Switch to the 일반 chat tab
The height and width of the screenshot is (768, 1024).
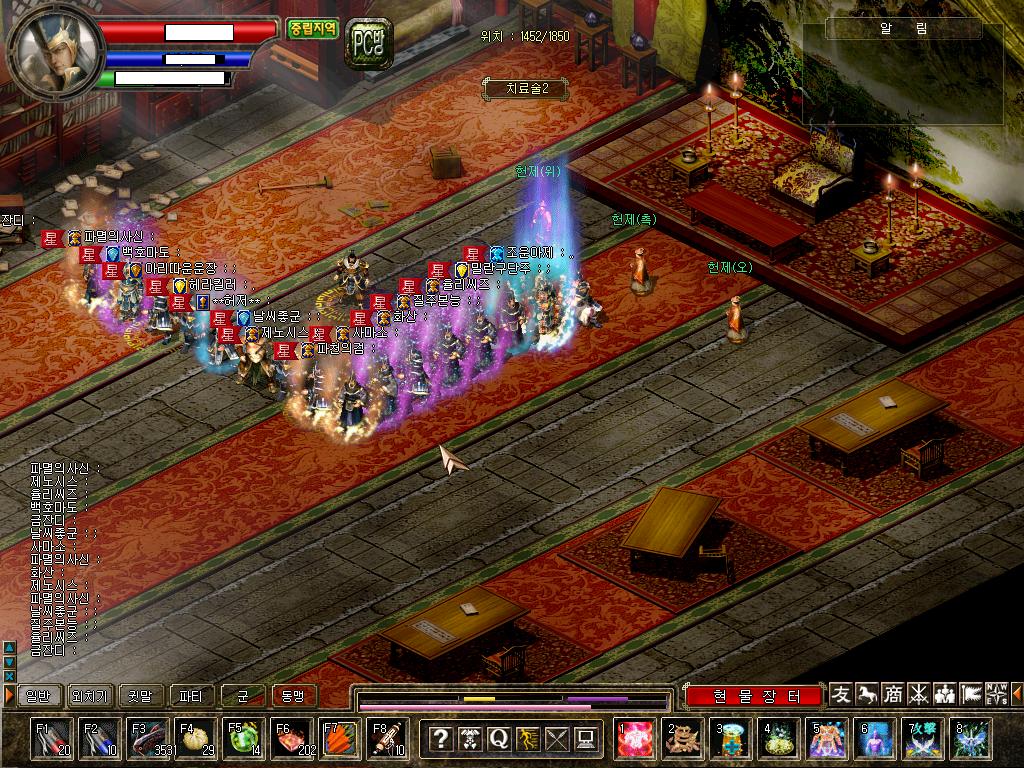click(x=37, y=695)
